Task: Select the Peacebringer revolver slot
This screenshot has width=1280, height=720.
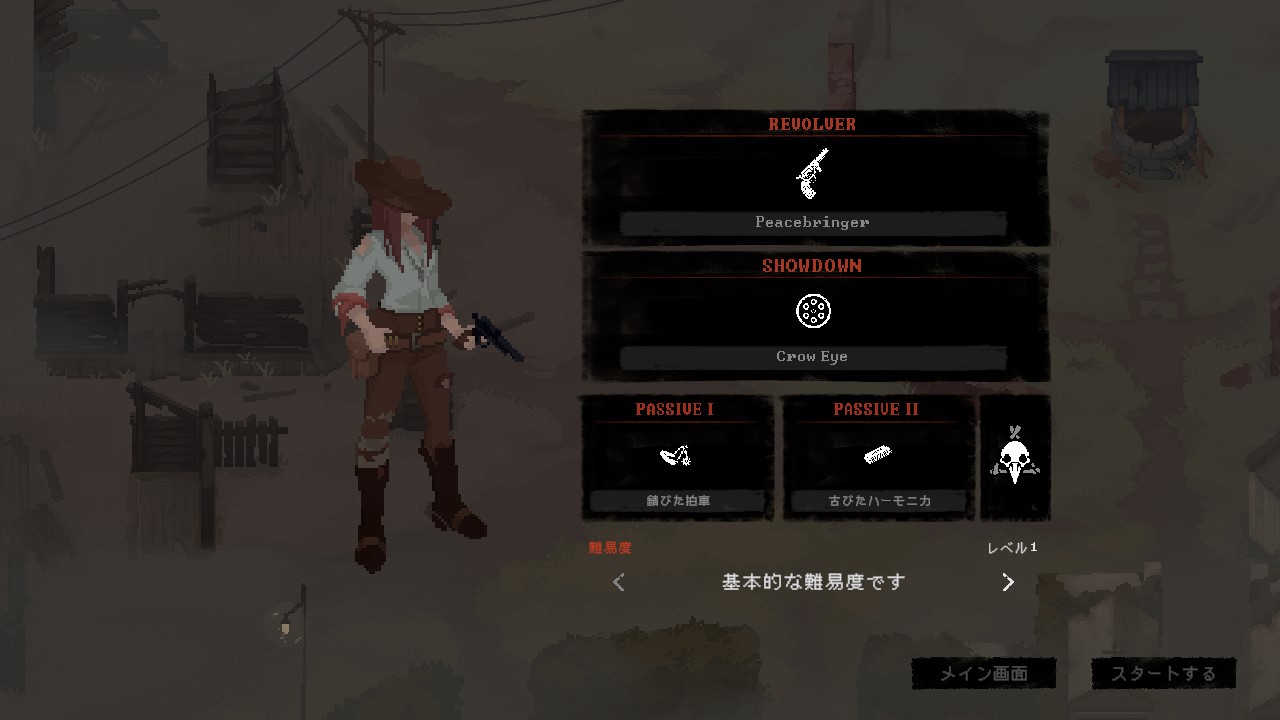Action: [x=813, y=180]
